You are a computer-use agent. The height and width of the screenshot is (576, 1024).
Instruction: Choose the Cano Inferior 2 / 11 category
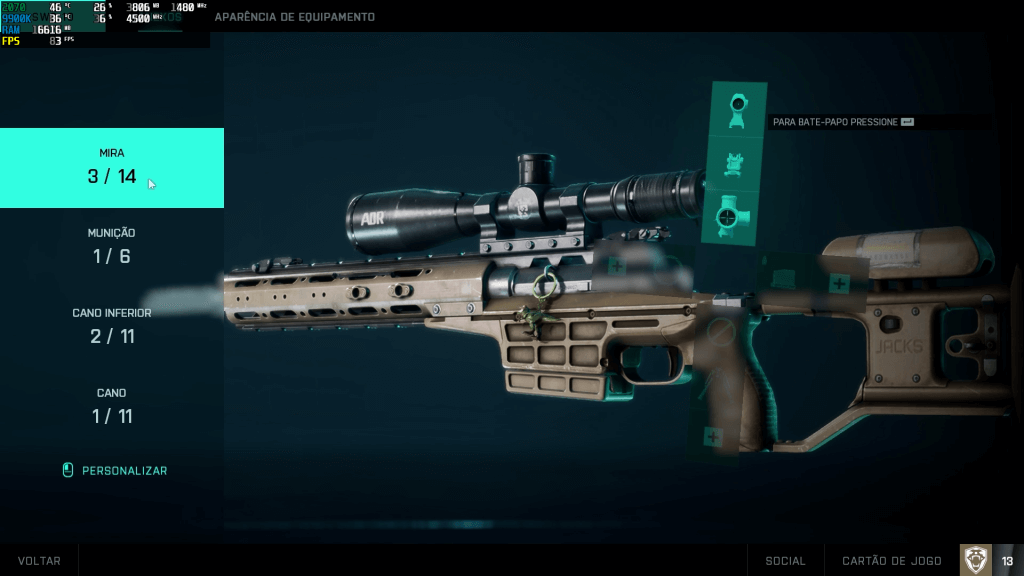coord(112,326)
